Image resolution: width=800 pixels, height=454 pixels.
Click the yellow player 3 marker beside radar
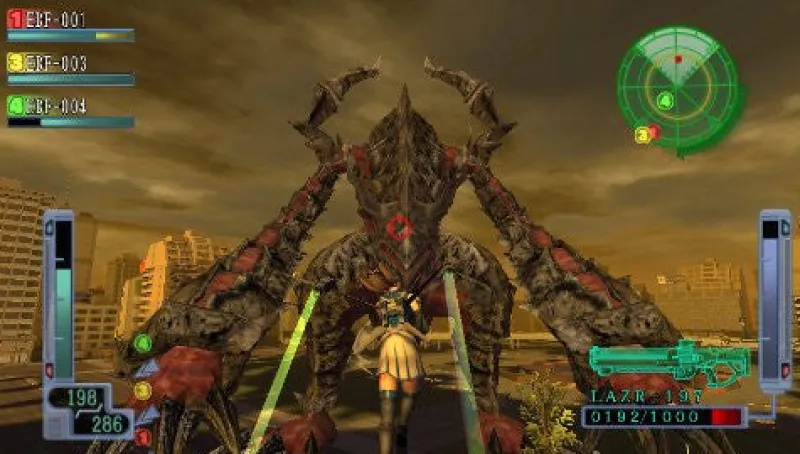coord(642,135)
